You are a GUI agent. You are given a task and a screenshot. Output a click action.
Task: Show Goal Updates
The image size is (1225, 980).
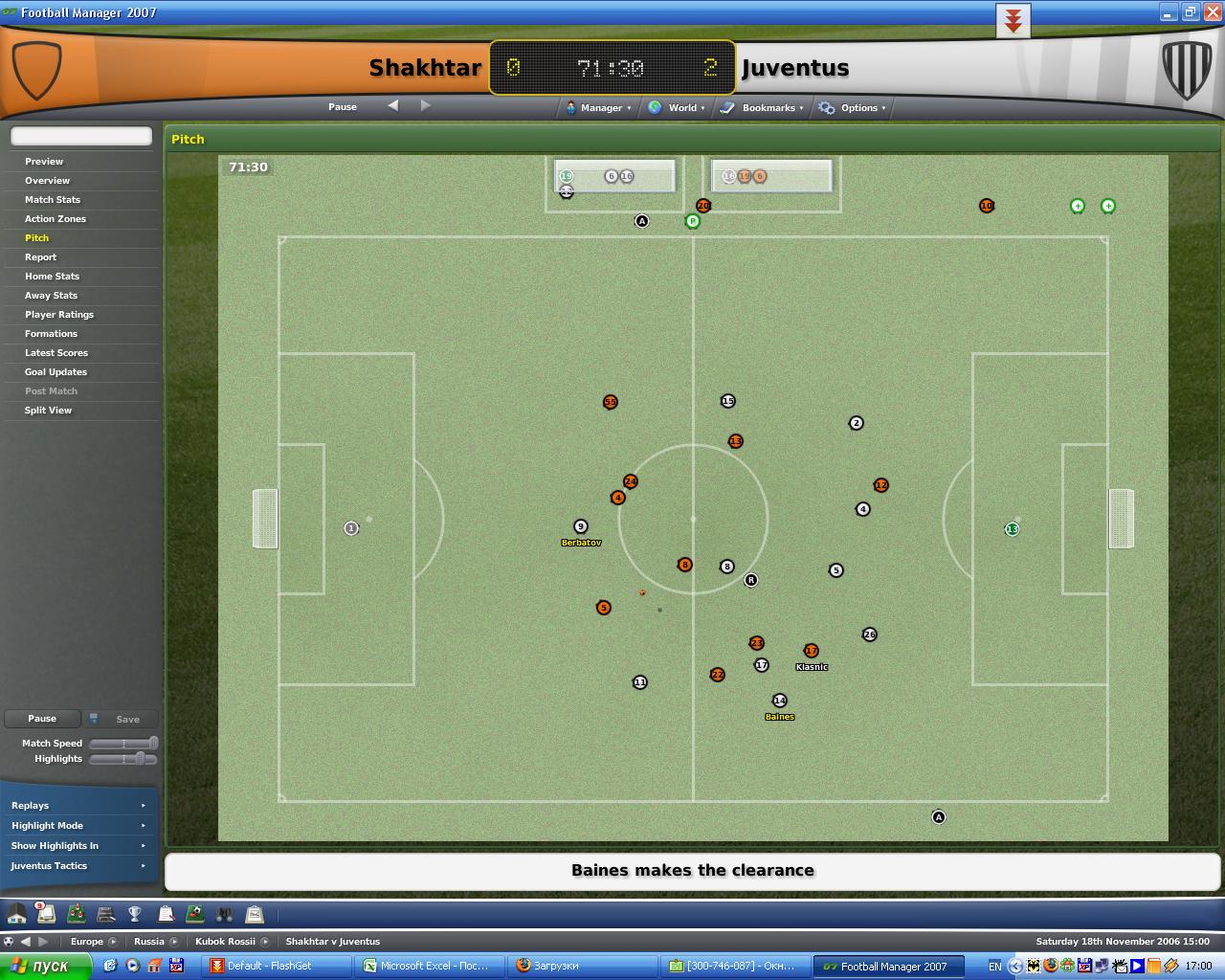(x=56, y=372)
